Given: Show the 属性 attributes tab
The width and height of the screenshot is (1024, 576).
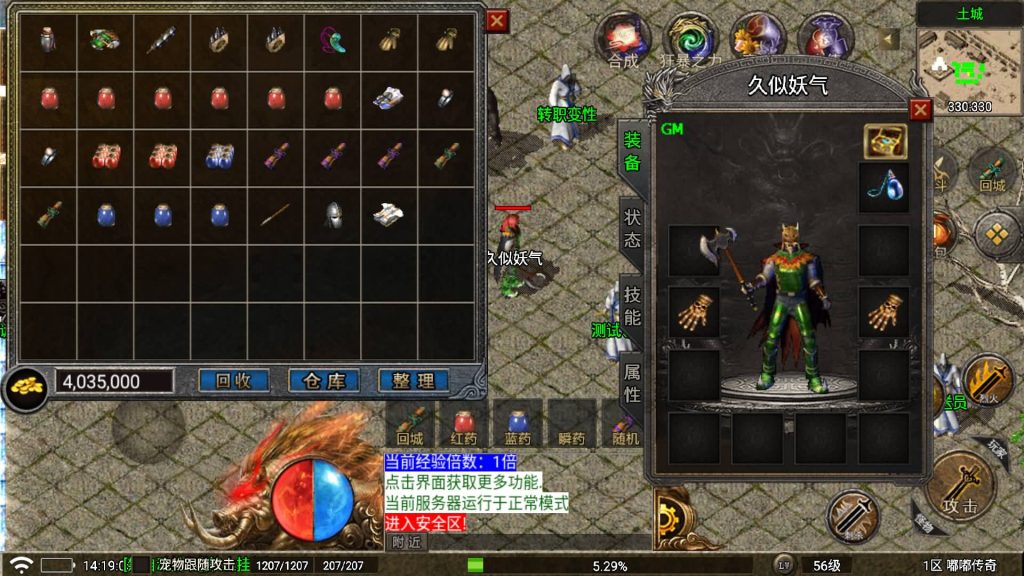Looking at the screenshot, I should click(632, 381).
